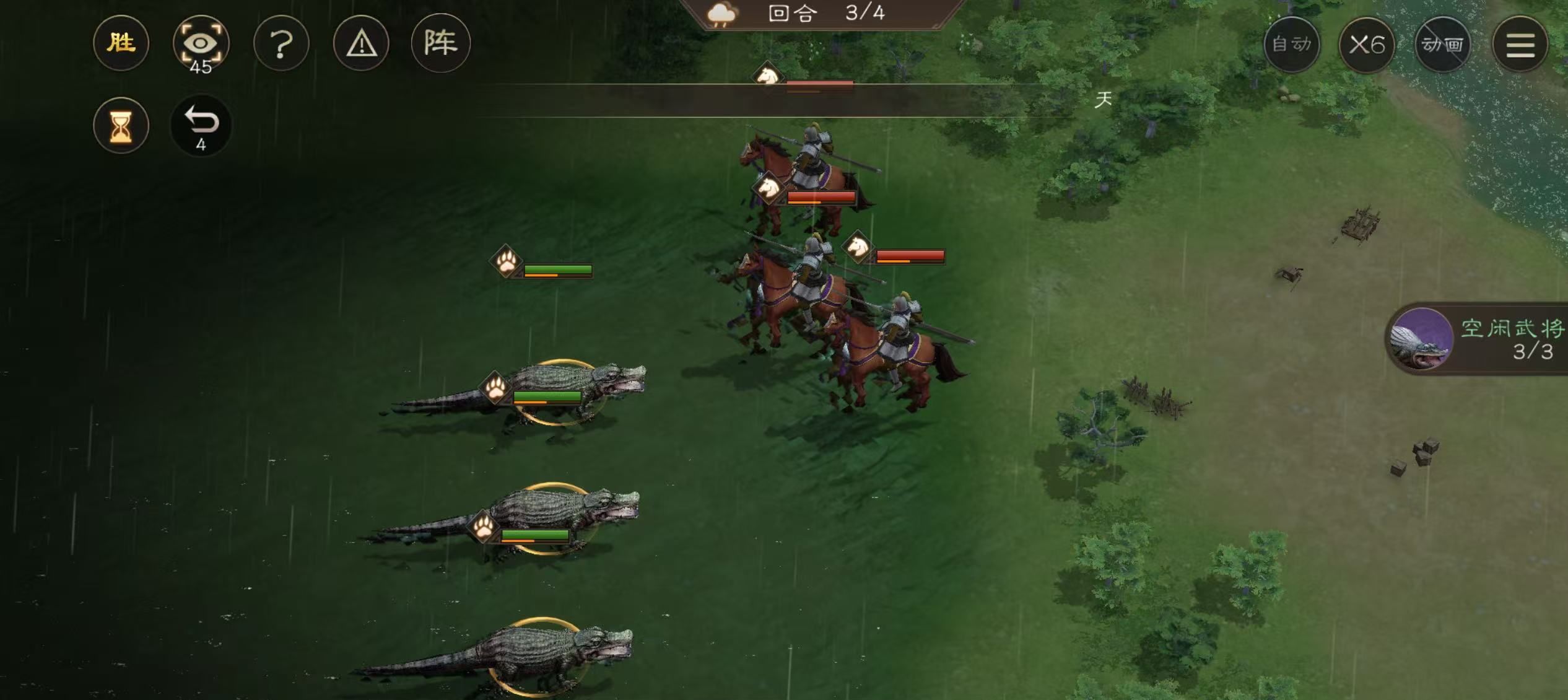Enable auto battle with 自动

click(x=1291, y=45)
